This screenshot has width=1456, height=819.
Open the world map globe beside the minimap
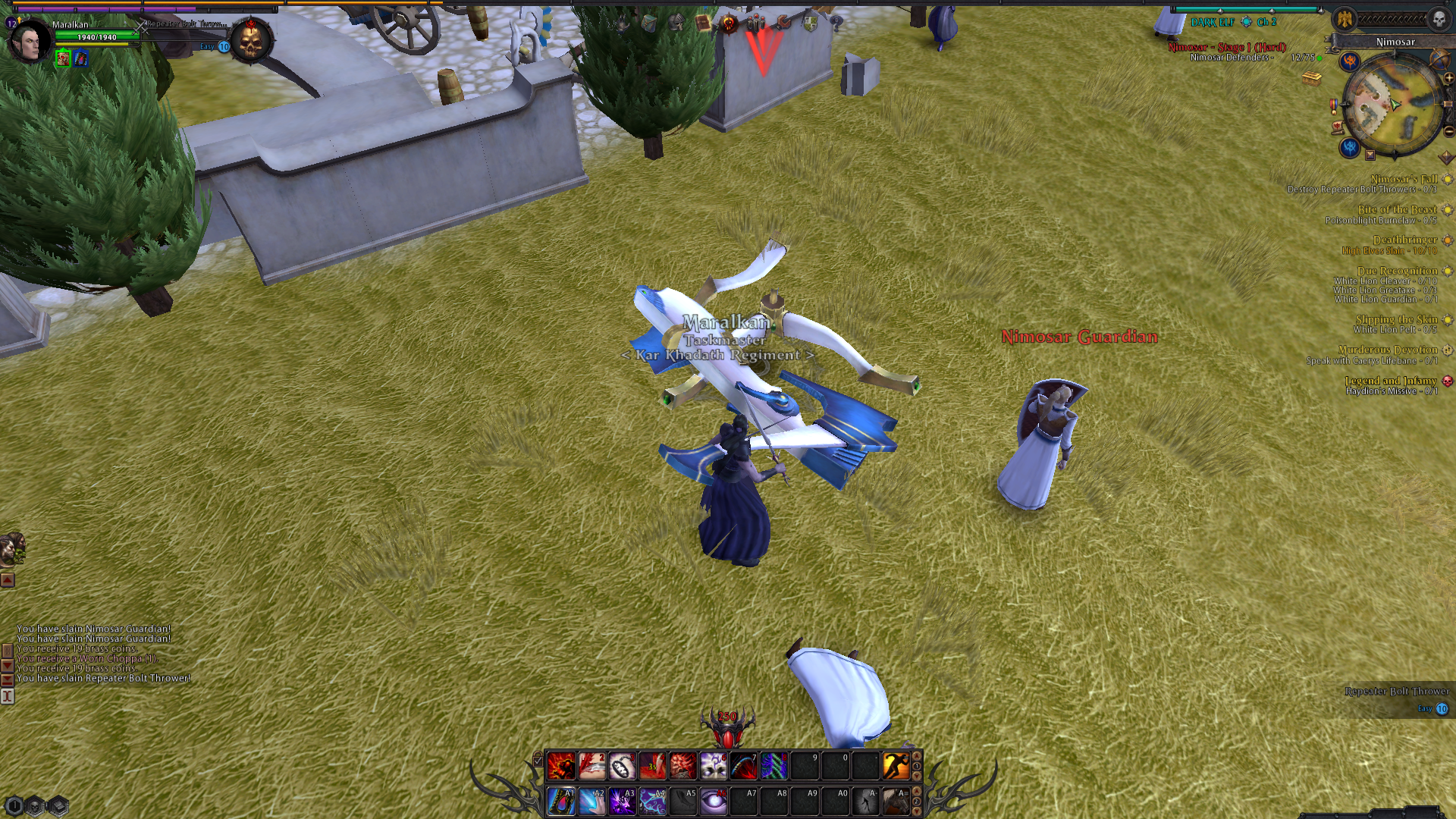point(1439,60)
